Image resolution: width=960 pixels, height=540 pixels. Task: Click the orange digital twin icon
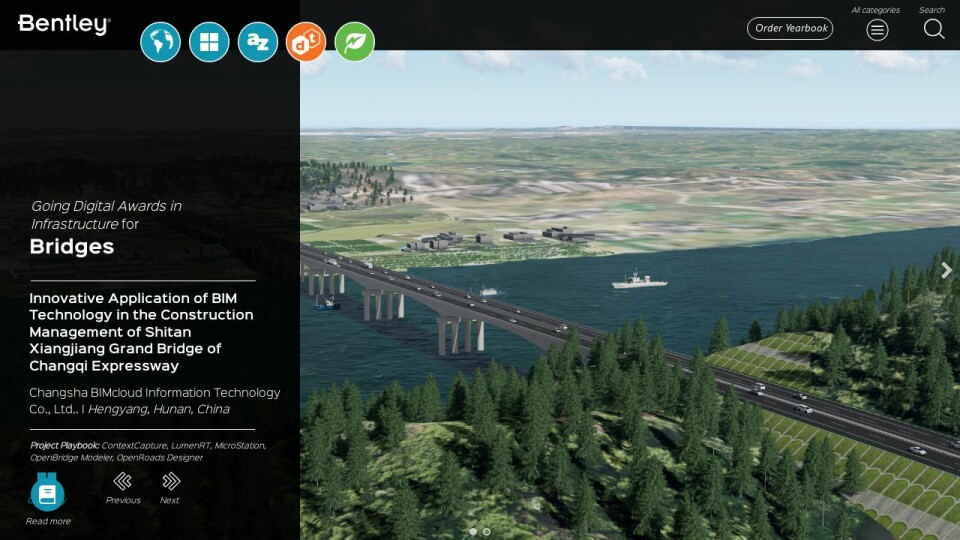pyautogui.click(x=306, y=42)
